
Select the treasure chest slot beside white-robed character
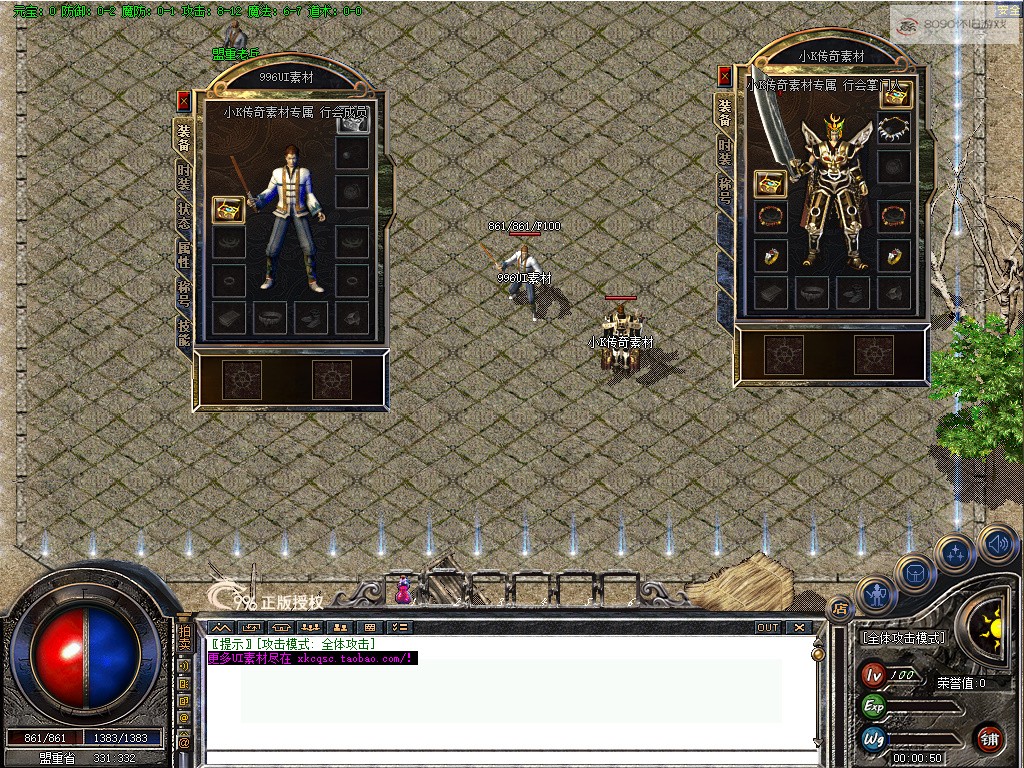point(230,210)
